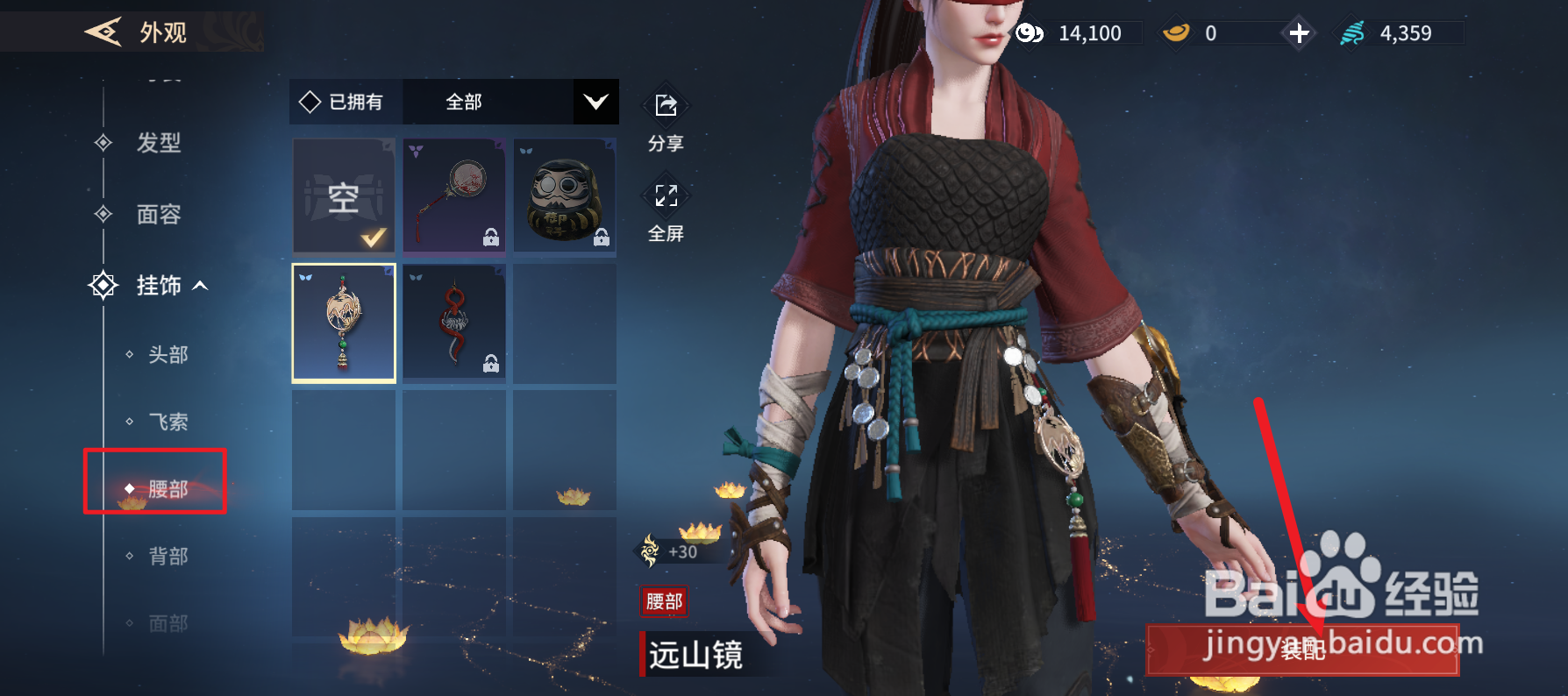This screenshot has width=1568, height=696.
Task: Toggle the 已拥有 owned-only filter
Action: click(344, 103)
